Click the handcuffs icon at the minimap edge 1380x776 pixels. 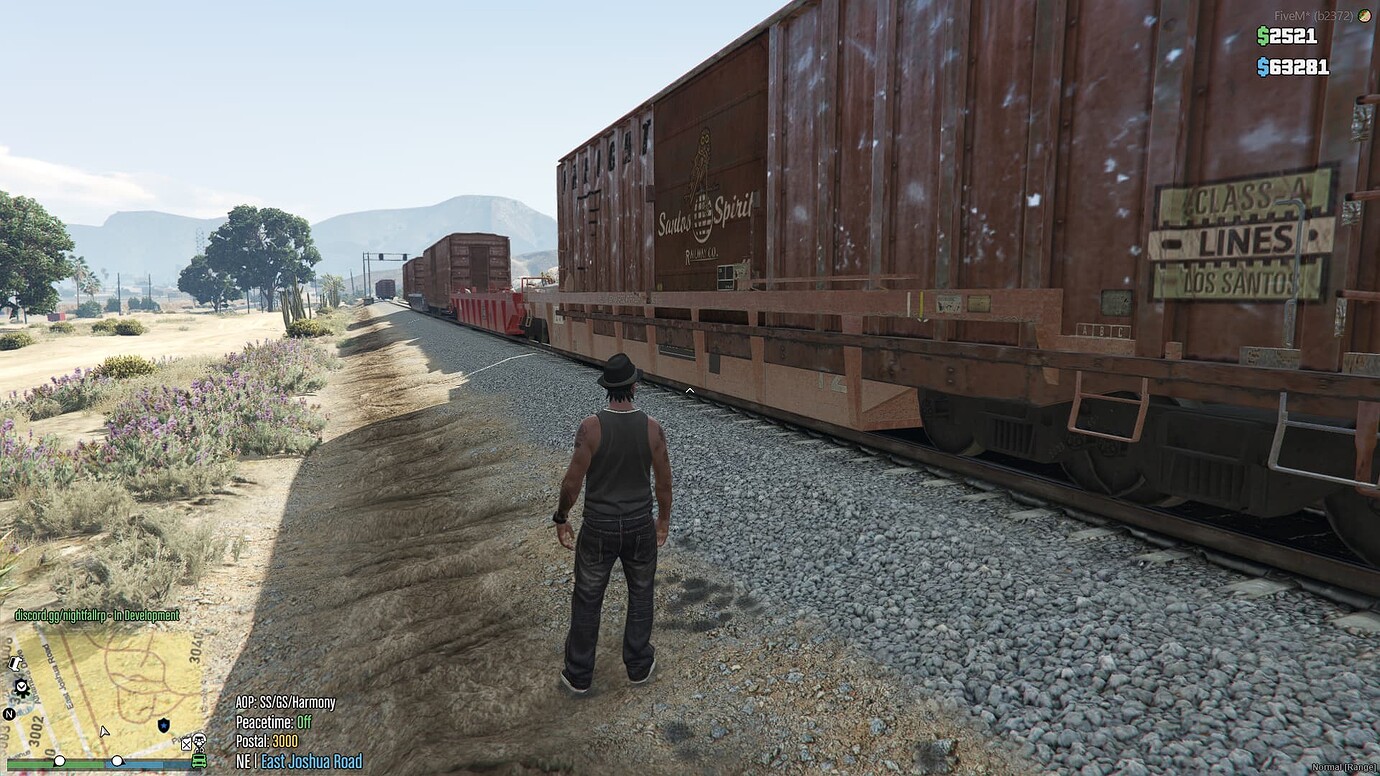click(14, 664)
